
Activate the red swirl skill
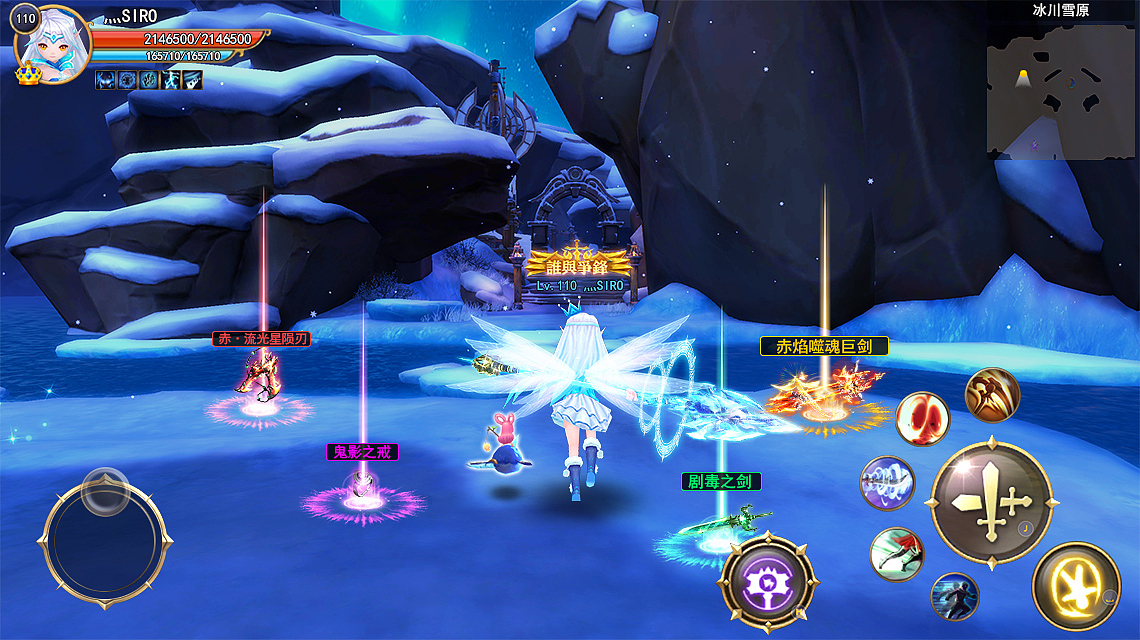922,418
